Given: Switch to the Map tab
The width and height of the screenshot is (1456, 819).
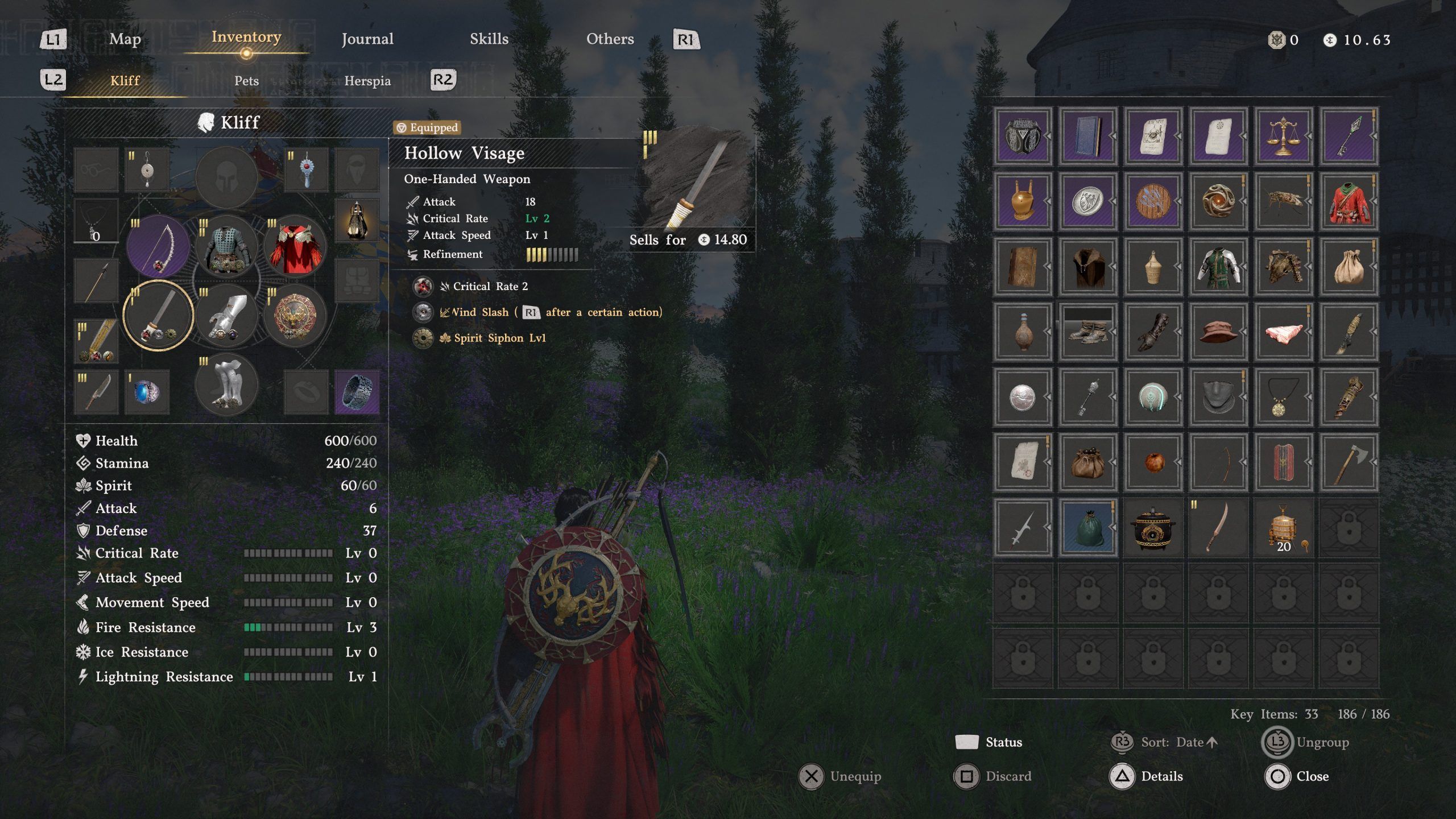Looking at the screenshot, I should (x=125, y=39).
